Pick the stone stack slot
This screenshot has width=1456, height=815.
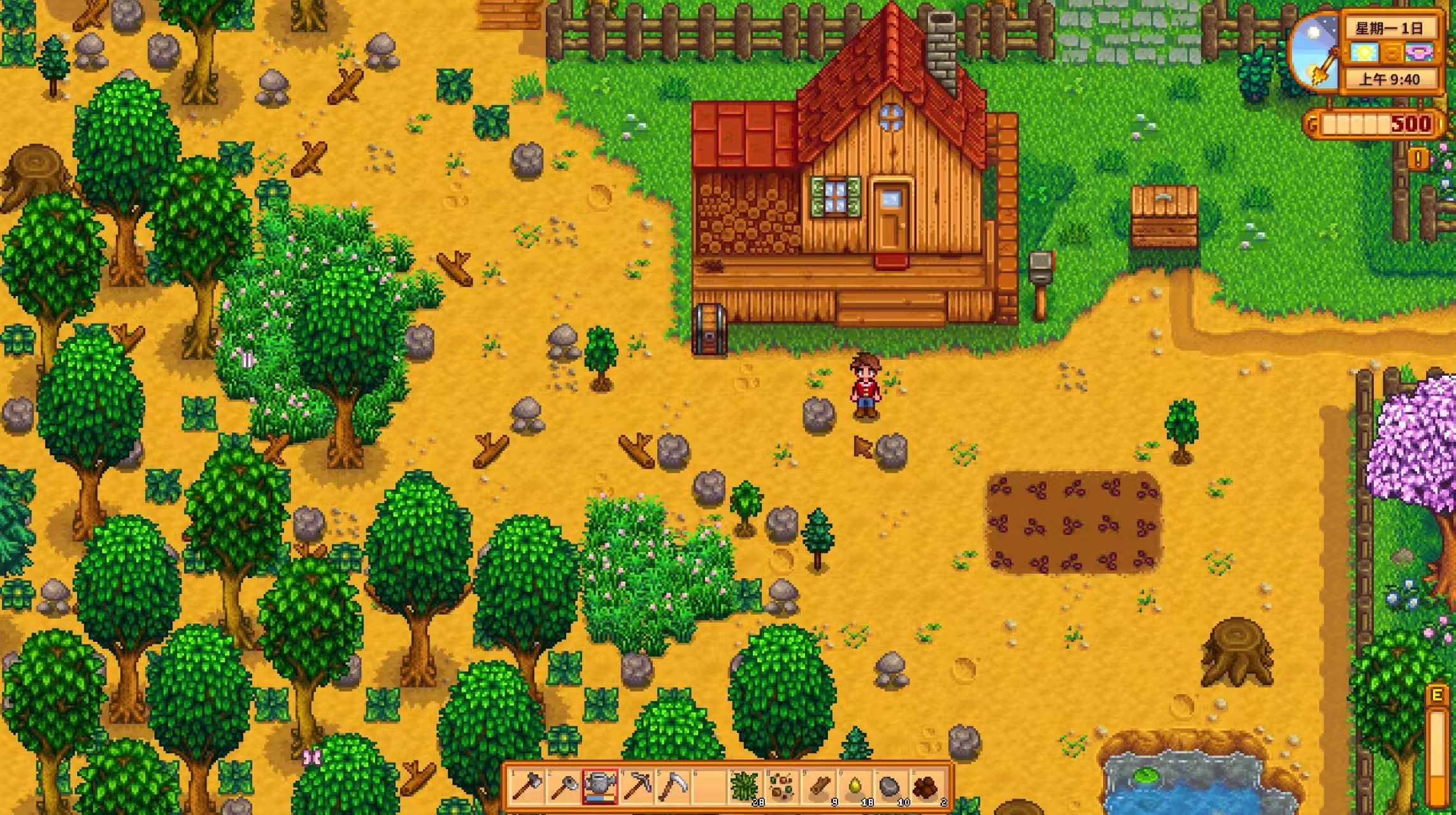tap(890, 787)
